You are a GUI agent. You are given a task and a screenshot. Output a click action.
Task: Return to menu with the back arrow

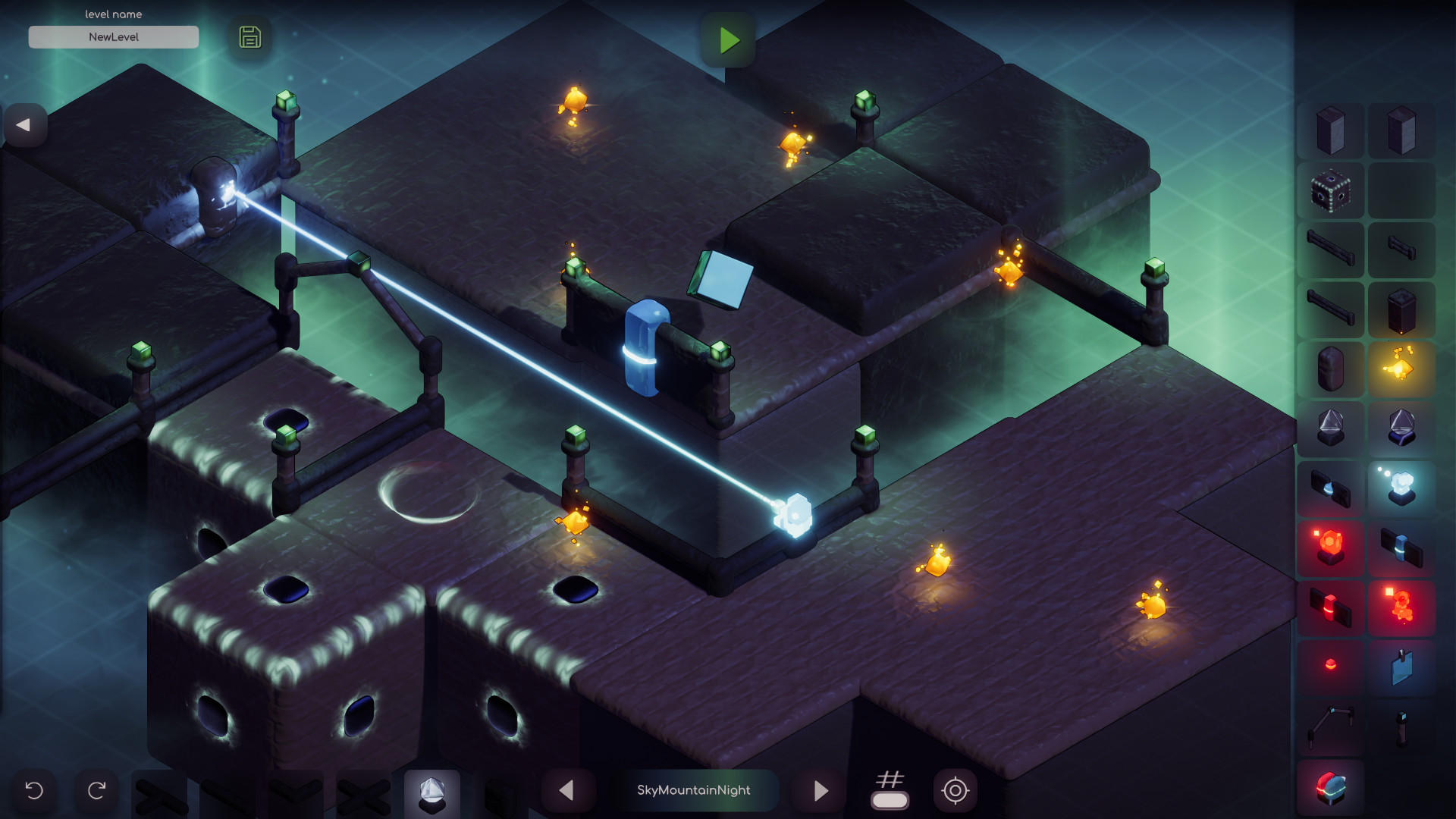tap(25, 125)
